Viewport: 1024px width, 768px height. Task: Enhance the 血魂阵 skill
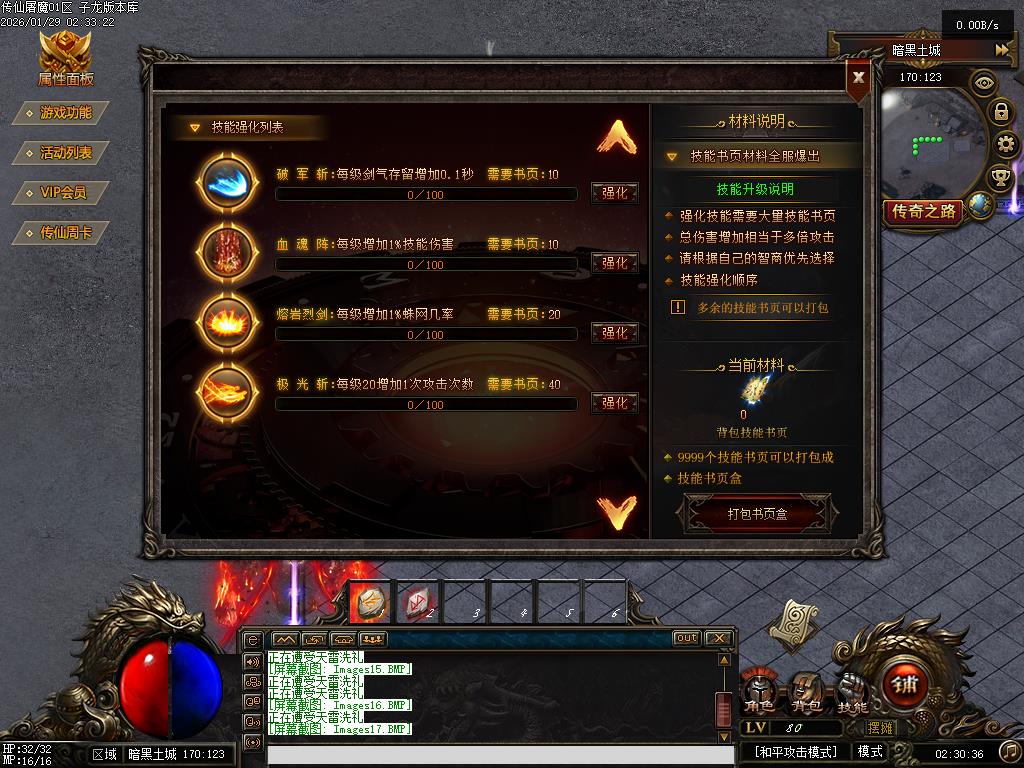click(614, 263)
